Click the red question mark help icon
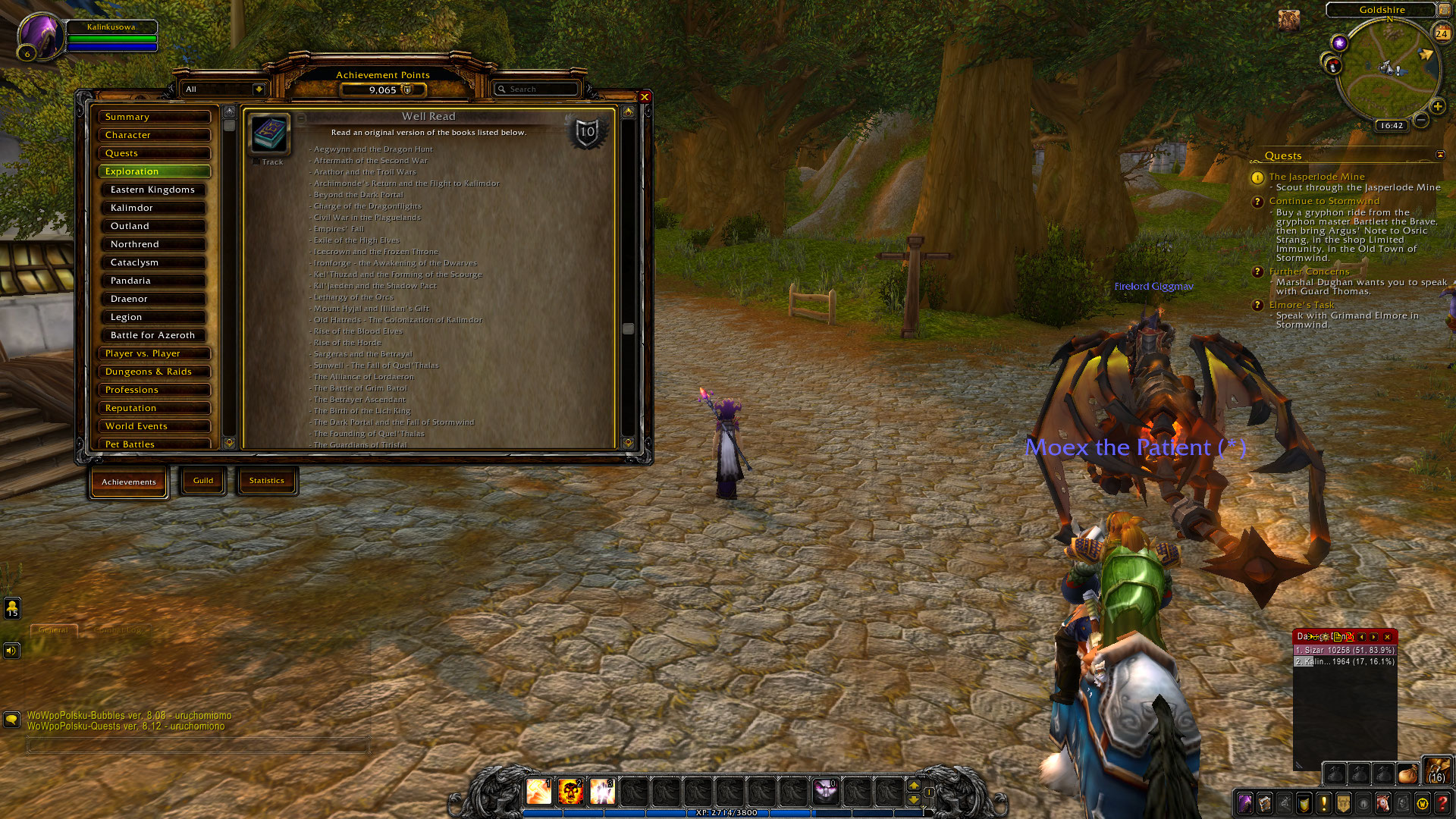The image size is (1456, 819). pyautogui.click(x=1442, y=803)
